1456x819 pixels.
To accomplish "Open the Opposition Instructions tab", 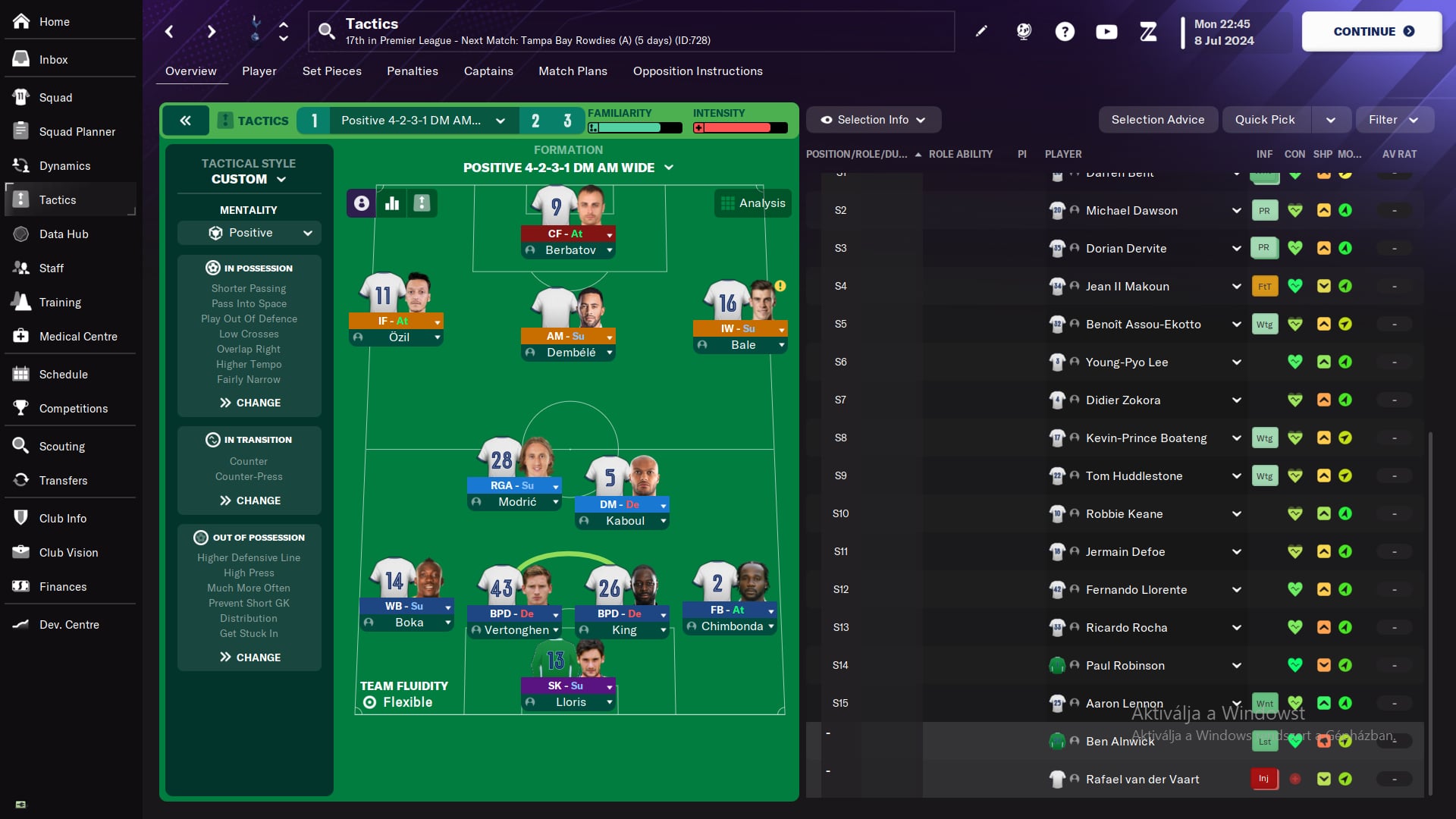I will [x=697, y=71].
